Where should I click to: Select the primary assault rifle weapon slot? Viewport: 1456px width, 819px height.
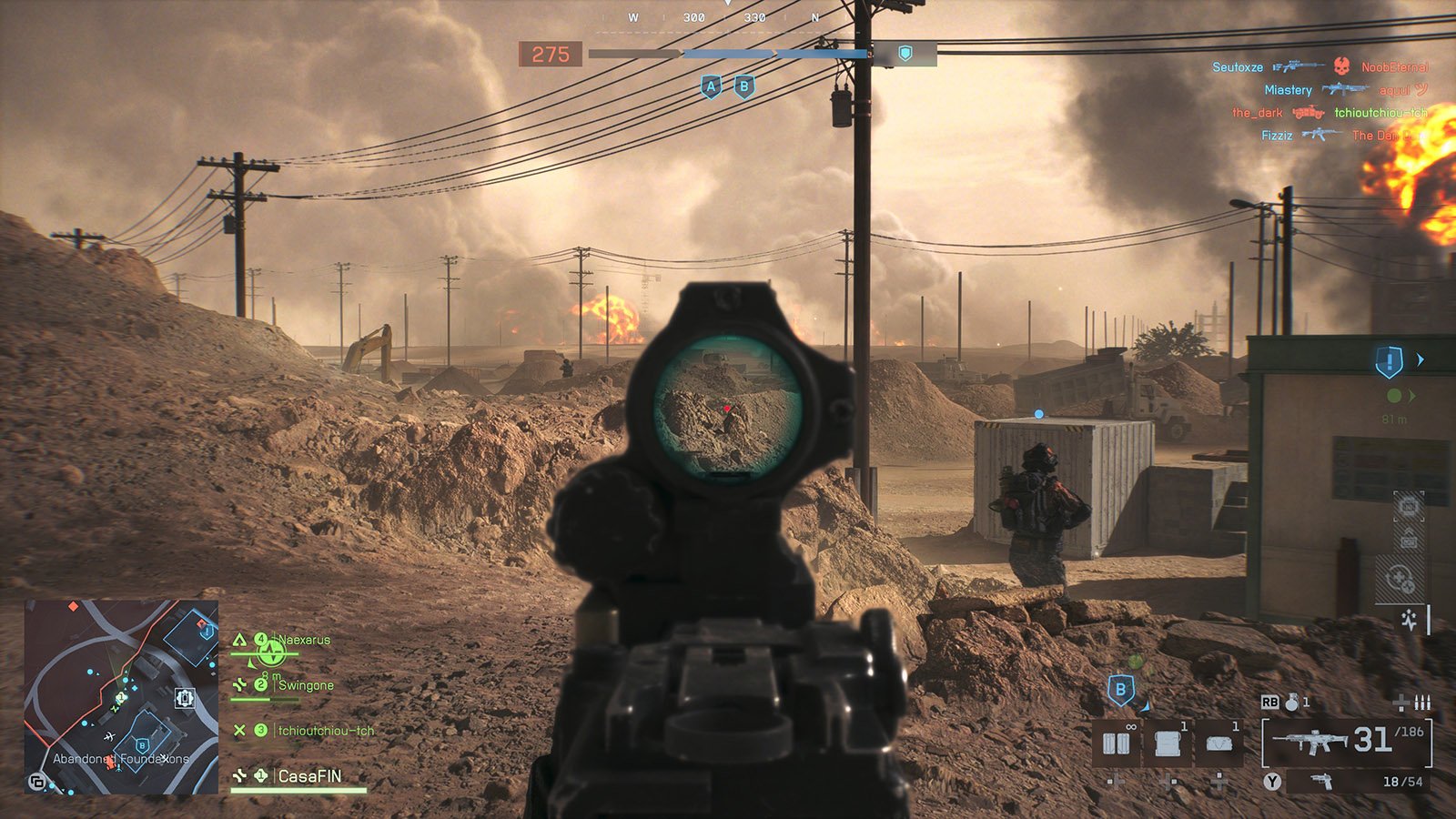(x=1310, y=742)
